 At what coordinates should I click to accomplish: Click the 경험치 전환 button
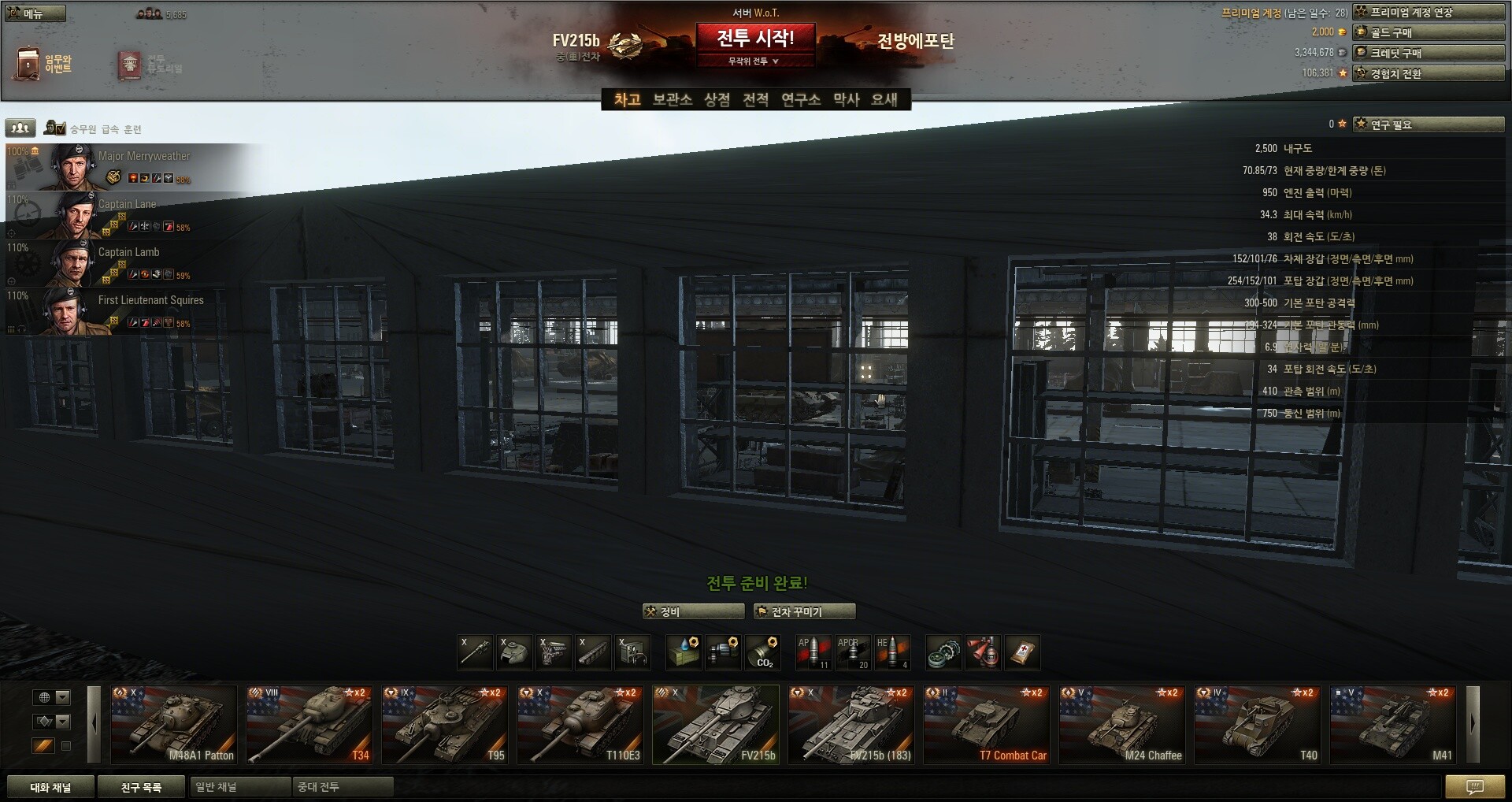tap(1428, 73)
